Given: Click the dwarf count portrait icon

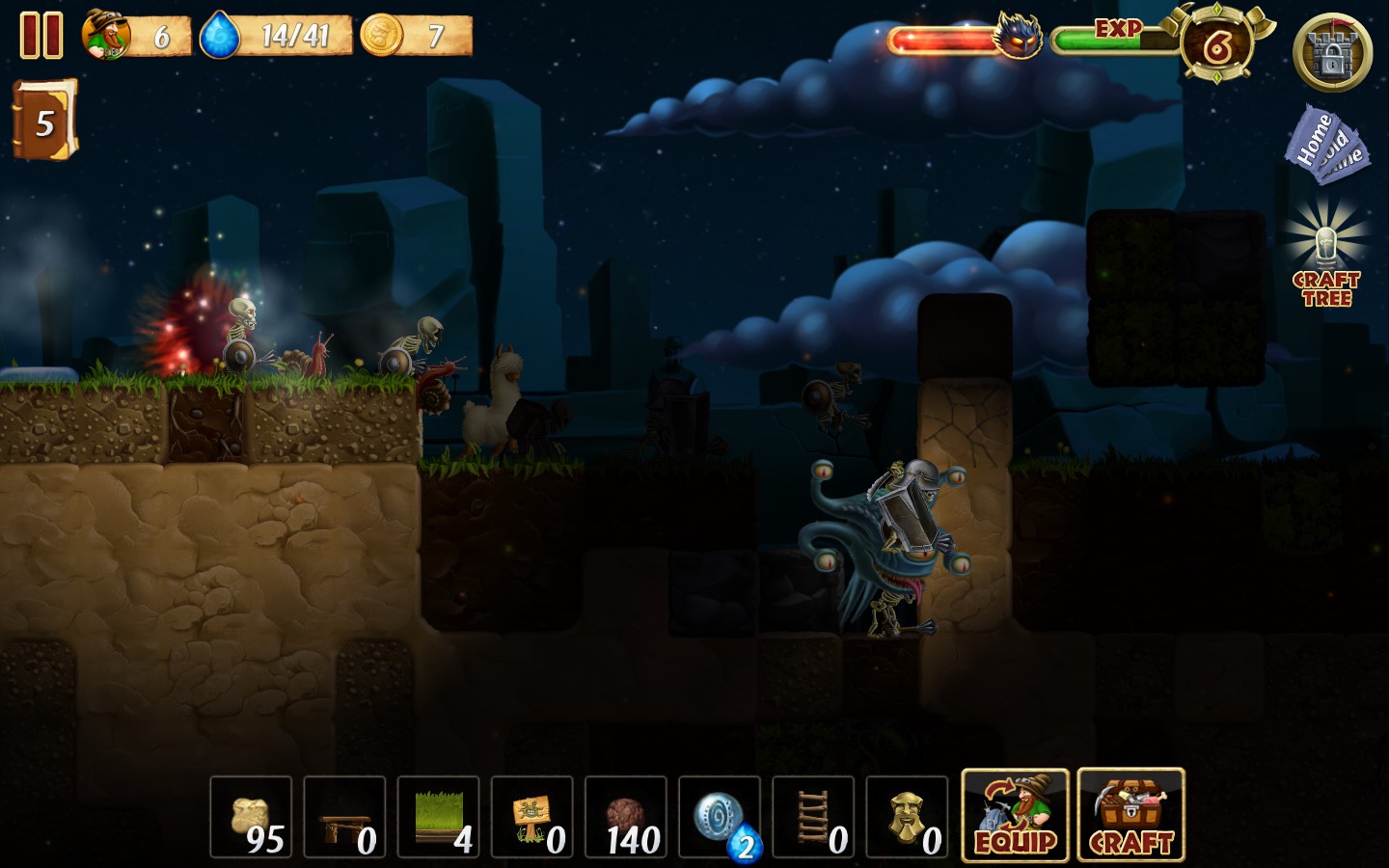Looking at the screenshot, I should (x=106, y=35).
